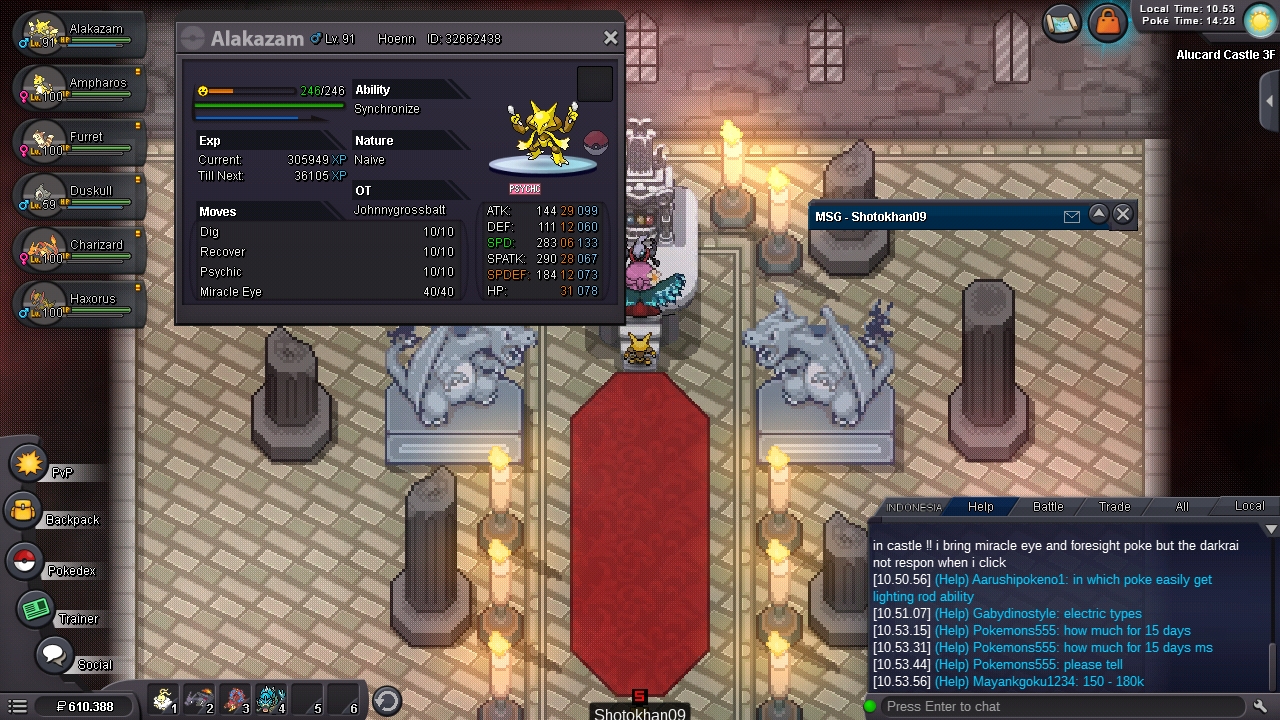The width and height of the screenshot is (1280, 720).
Task: Open the PvP menu
Action: point(30,464)
